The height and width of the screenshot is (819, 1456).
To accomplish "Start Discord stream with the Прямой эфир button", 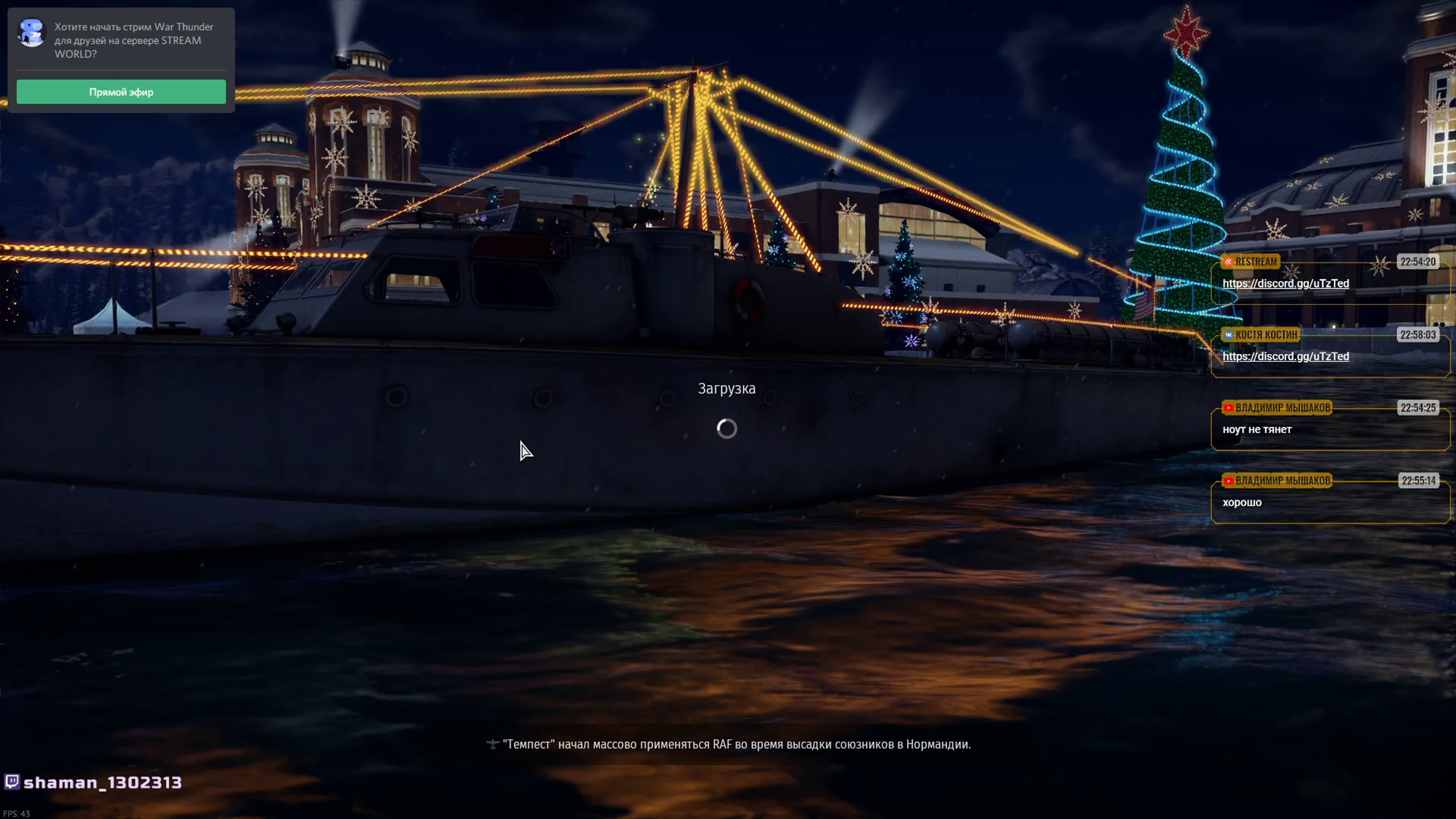I will (121, 92).
